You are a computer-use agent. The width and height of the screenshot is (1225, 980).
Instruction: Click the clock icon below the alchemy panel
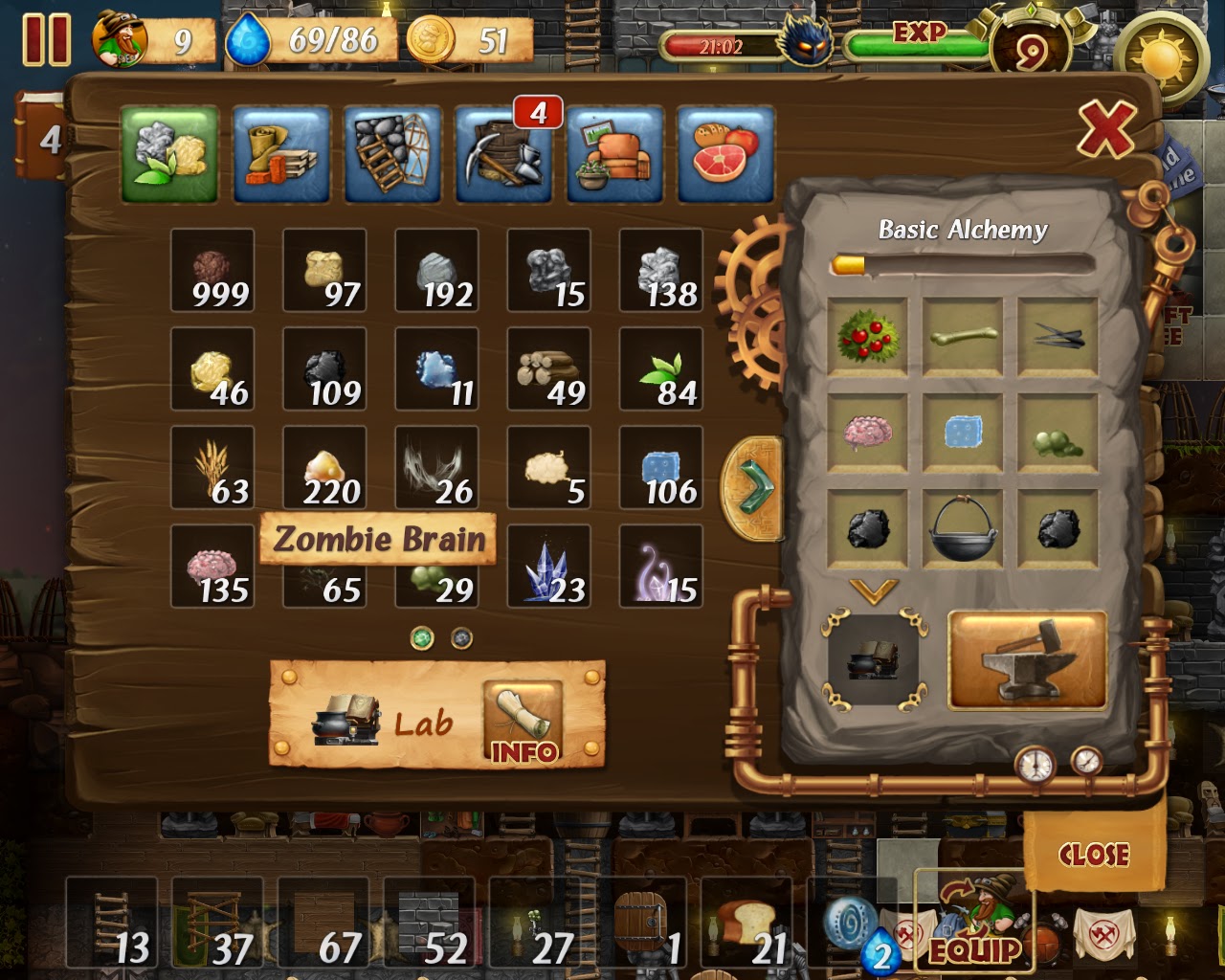1035,765
